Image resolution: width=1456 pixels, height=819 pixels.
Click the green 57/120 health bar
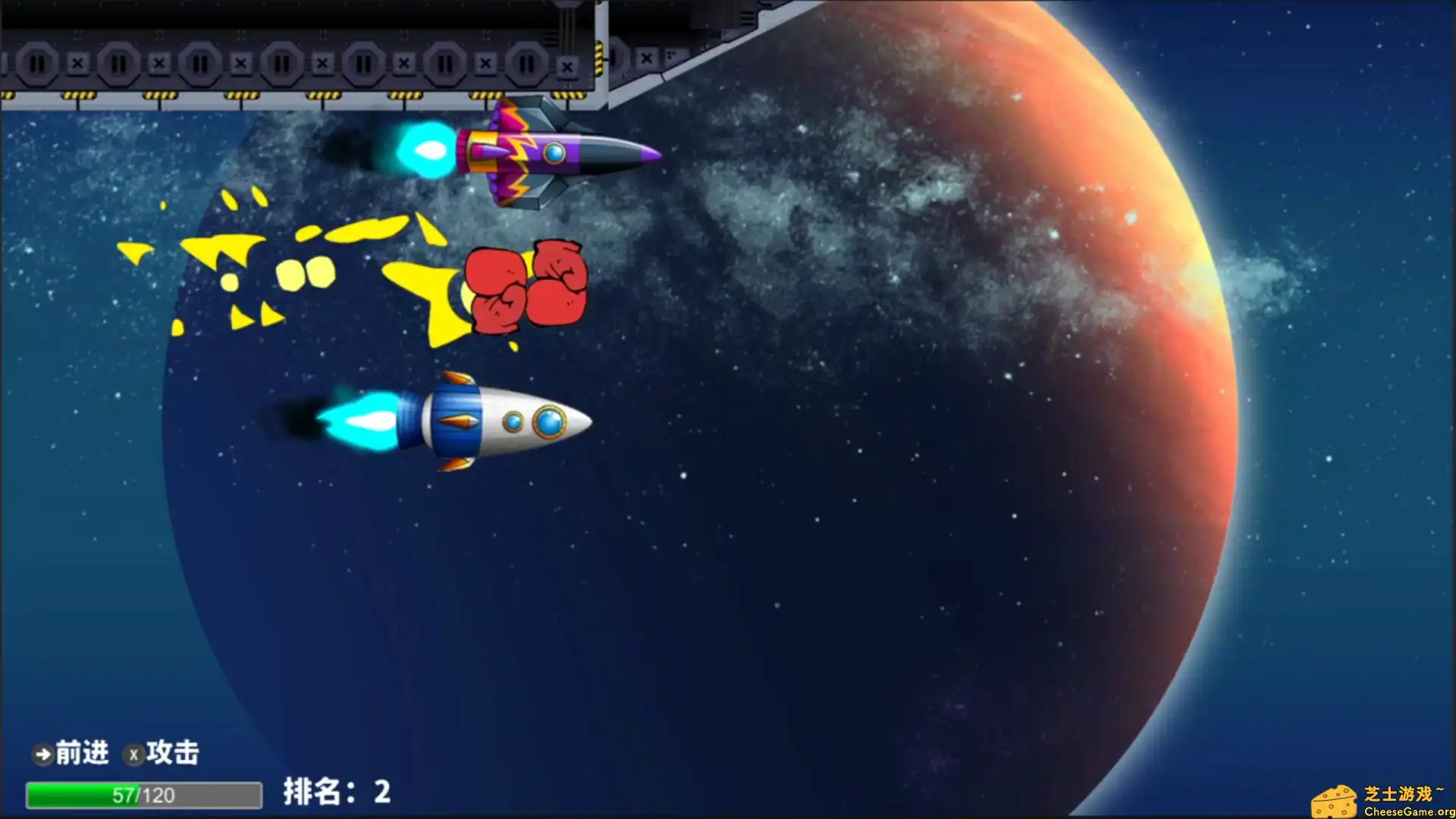[144, 795]
